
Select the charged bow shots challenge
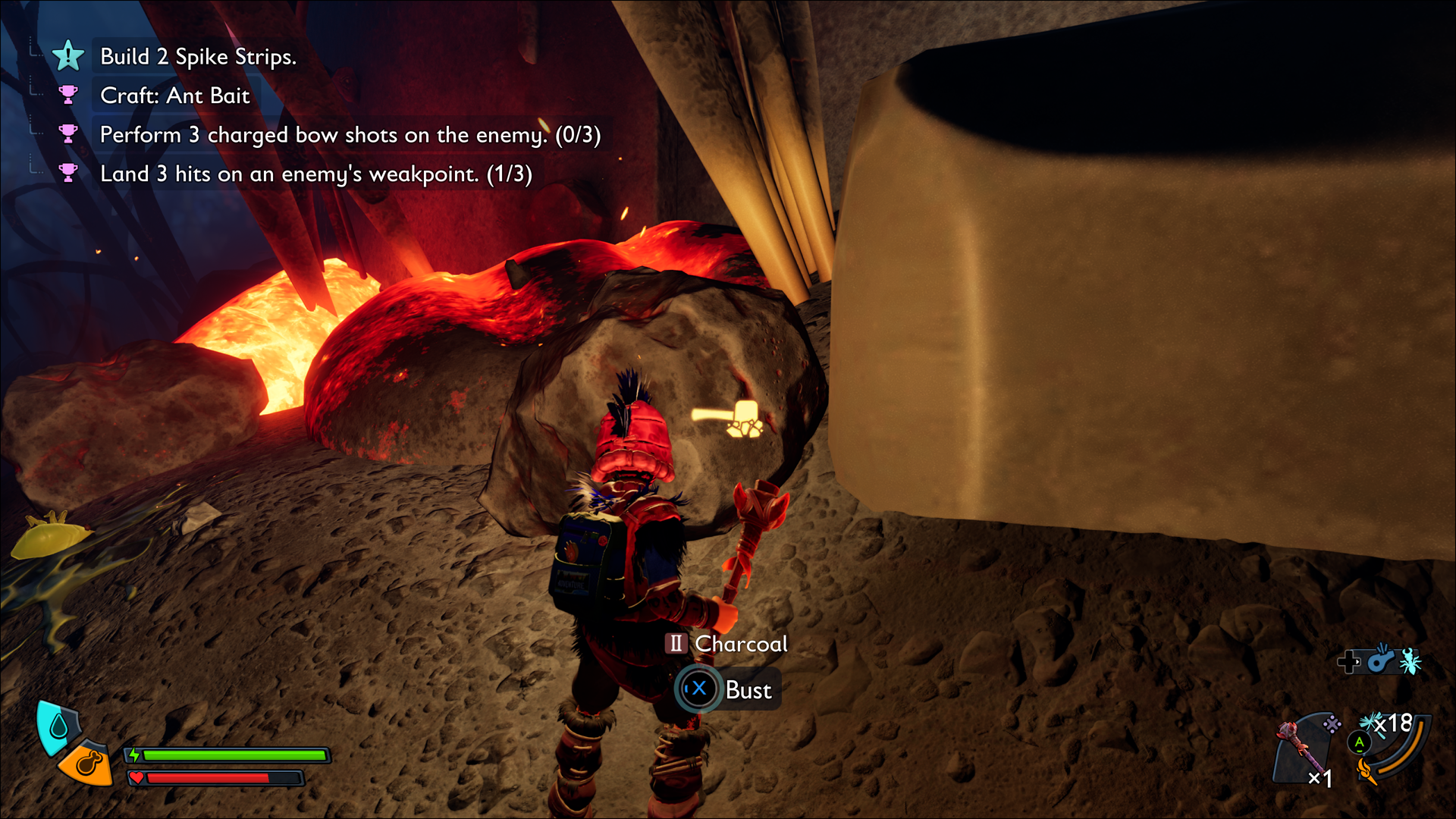point(350,135)
